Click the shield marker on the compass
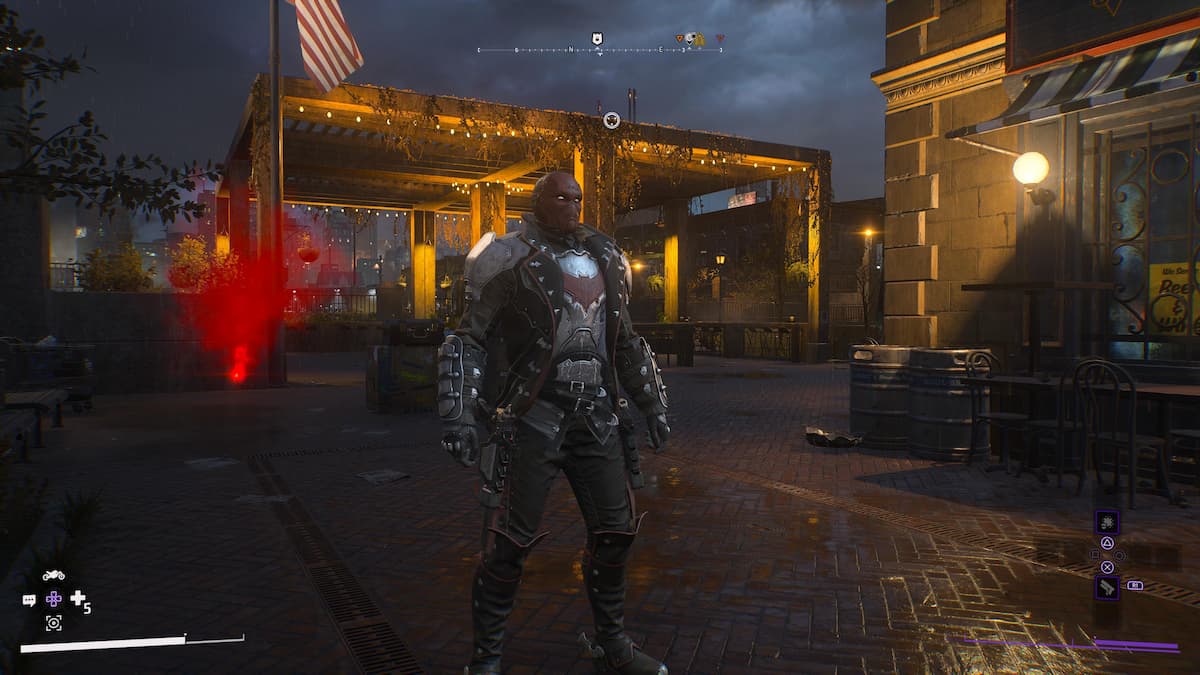Image resolution: width=1200 pixels, height=675 pixels. click(597, 38)
